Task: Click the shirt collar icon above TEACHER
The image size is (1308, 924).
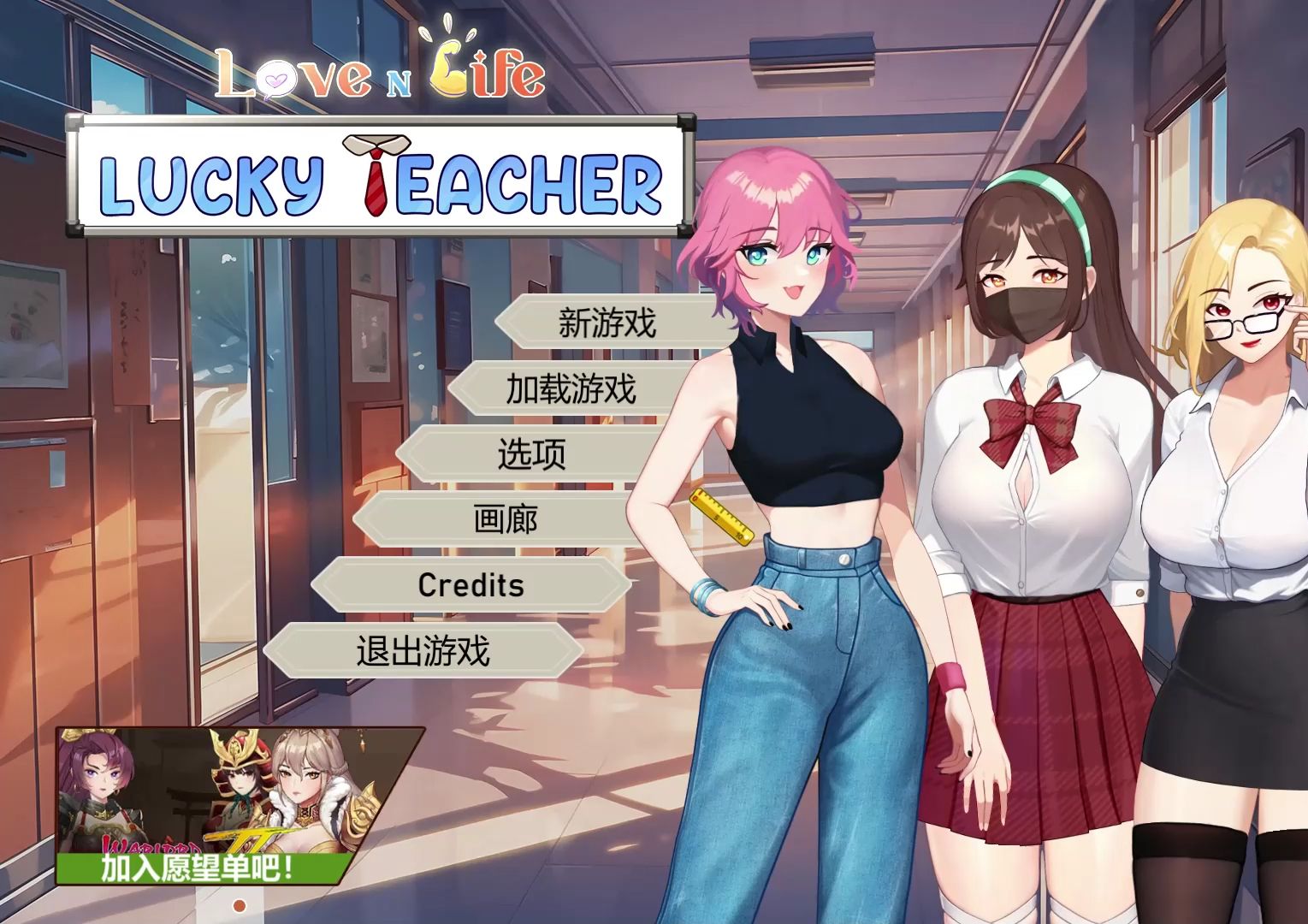Action: pyautogui.click(x=376, y=141)
